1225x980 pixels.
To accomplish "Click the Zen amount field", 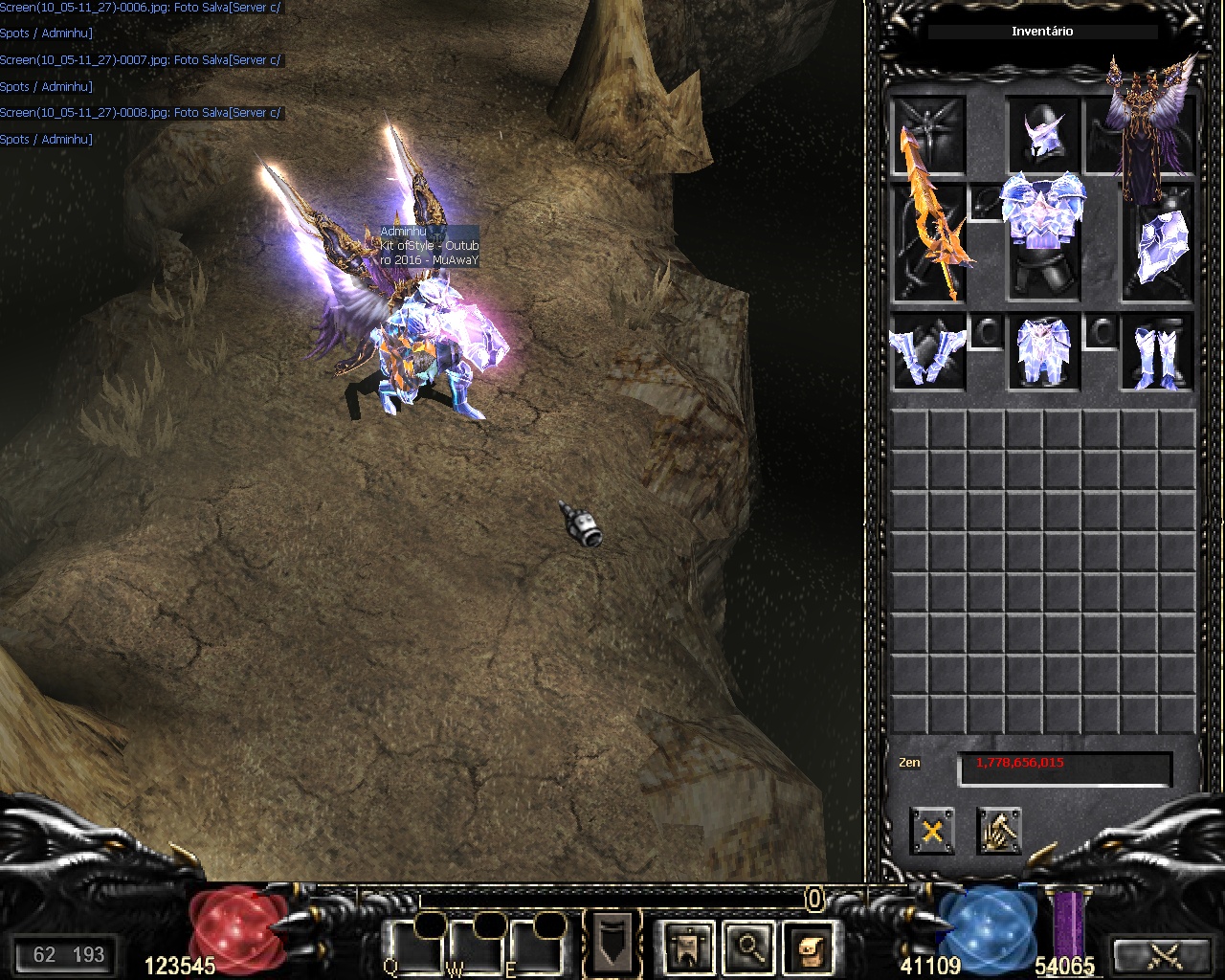I will click(1064, 768).
